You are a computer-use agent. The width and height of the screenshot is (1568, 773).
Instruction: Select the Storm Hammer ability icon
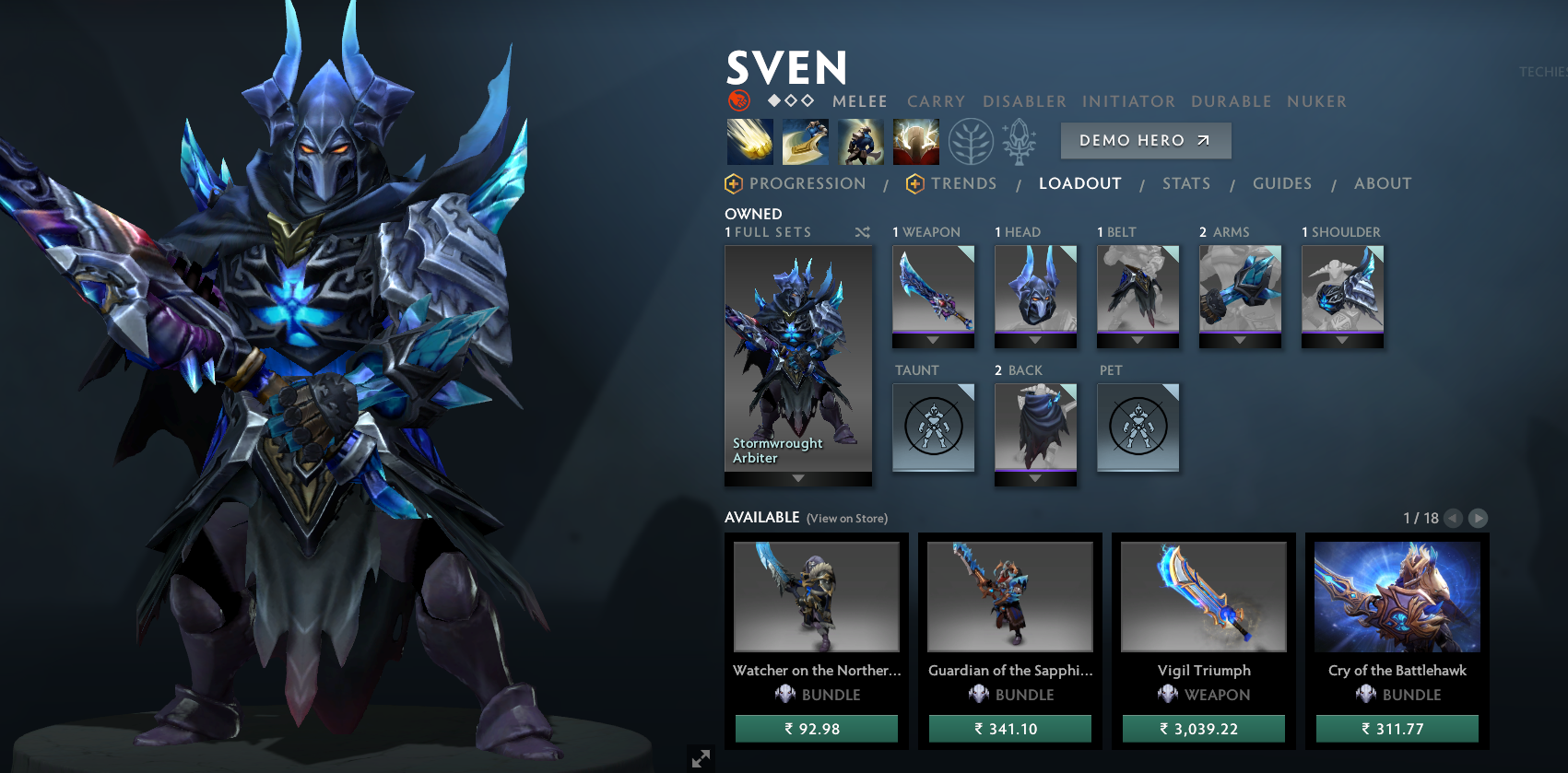[750, 141]
